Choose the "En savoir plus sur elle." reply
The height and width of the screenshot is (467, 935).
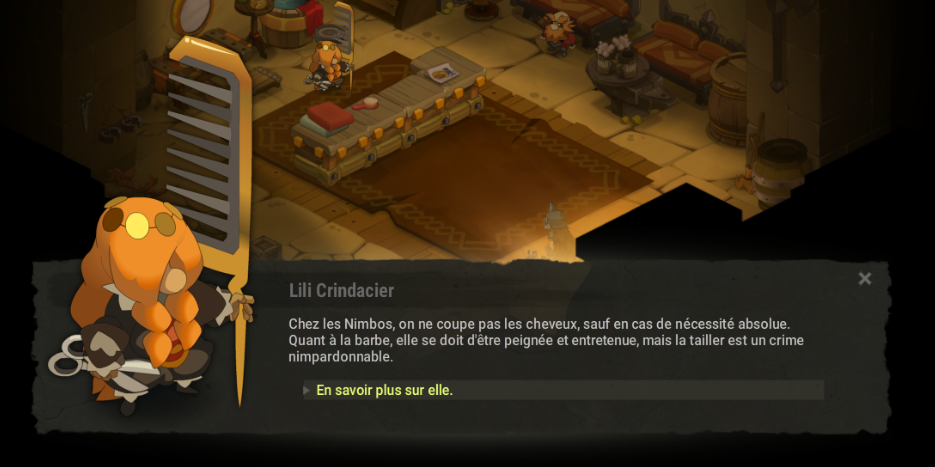tap(385, 390)
